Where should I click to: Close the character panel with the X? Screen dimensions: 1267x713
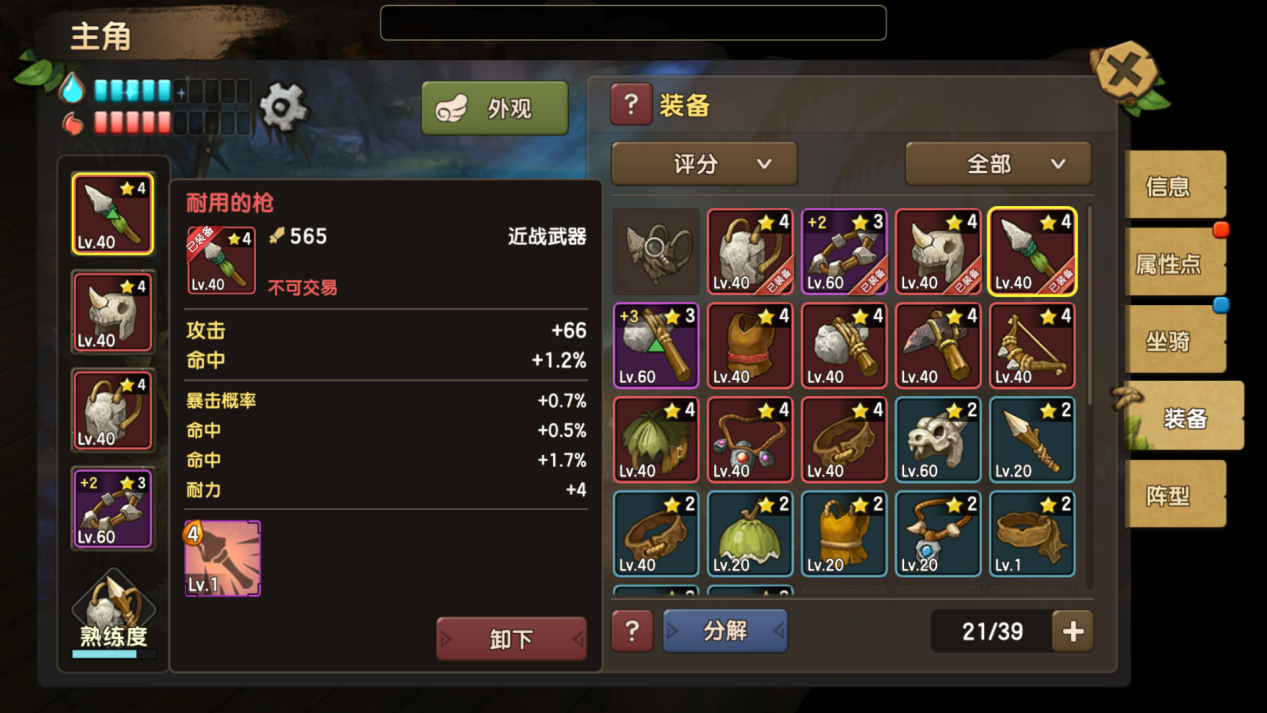[1125, 72]
